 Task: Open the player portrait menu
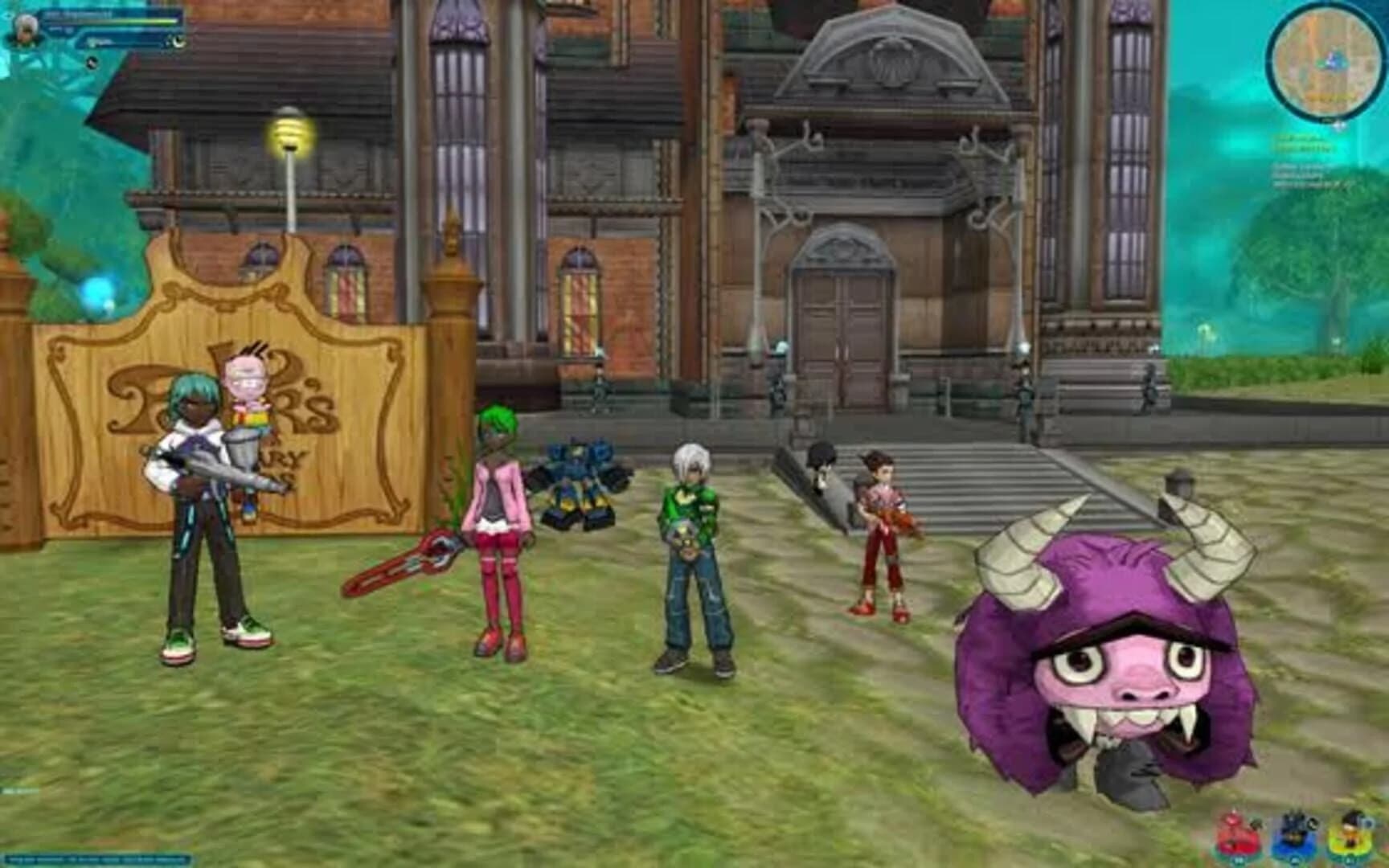coord(26,28)
